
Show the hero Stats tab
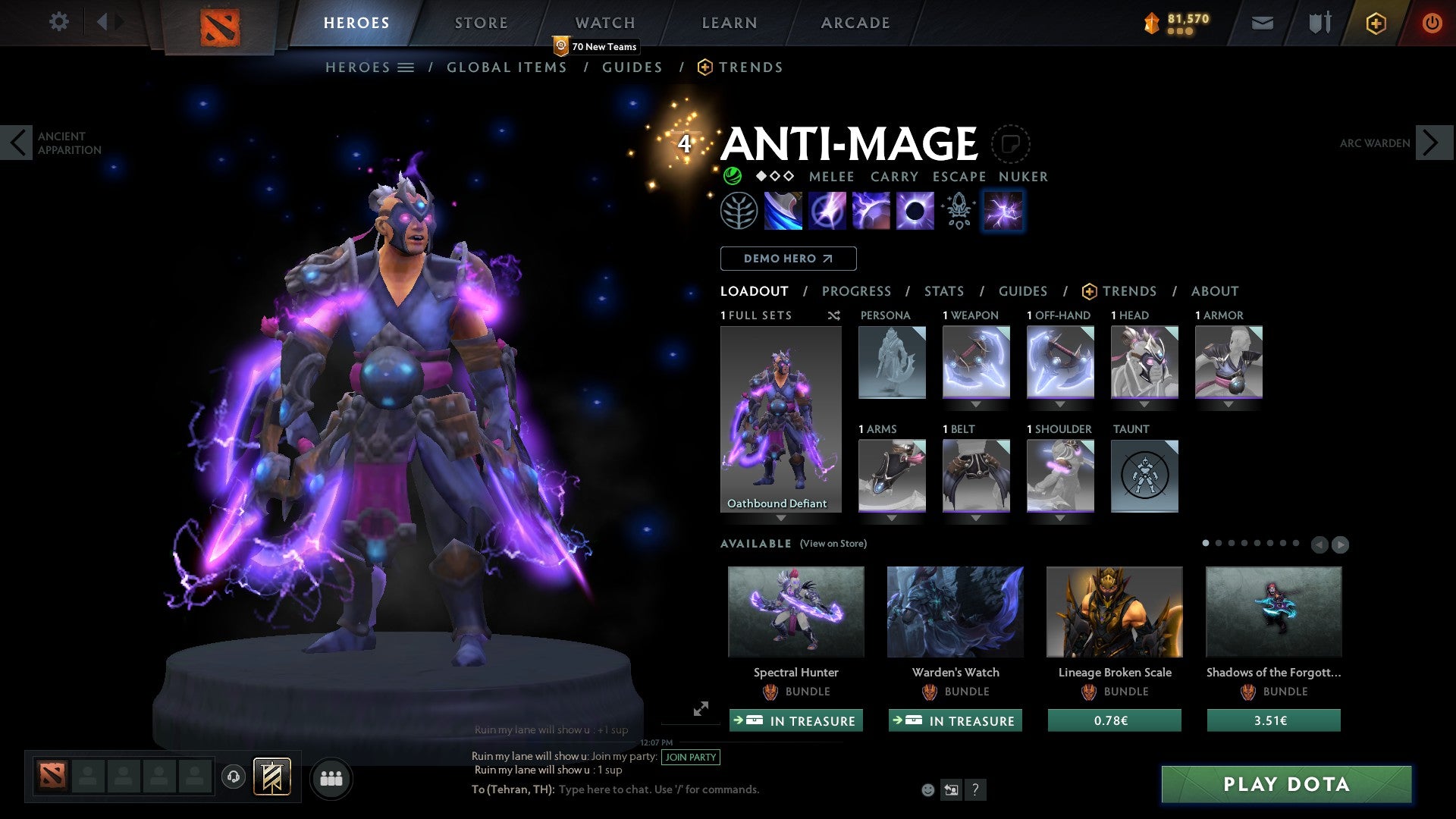[943, 291]
